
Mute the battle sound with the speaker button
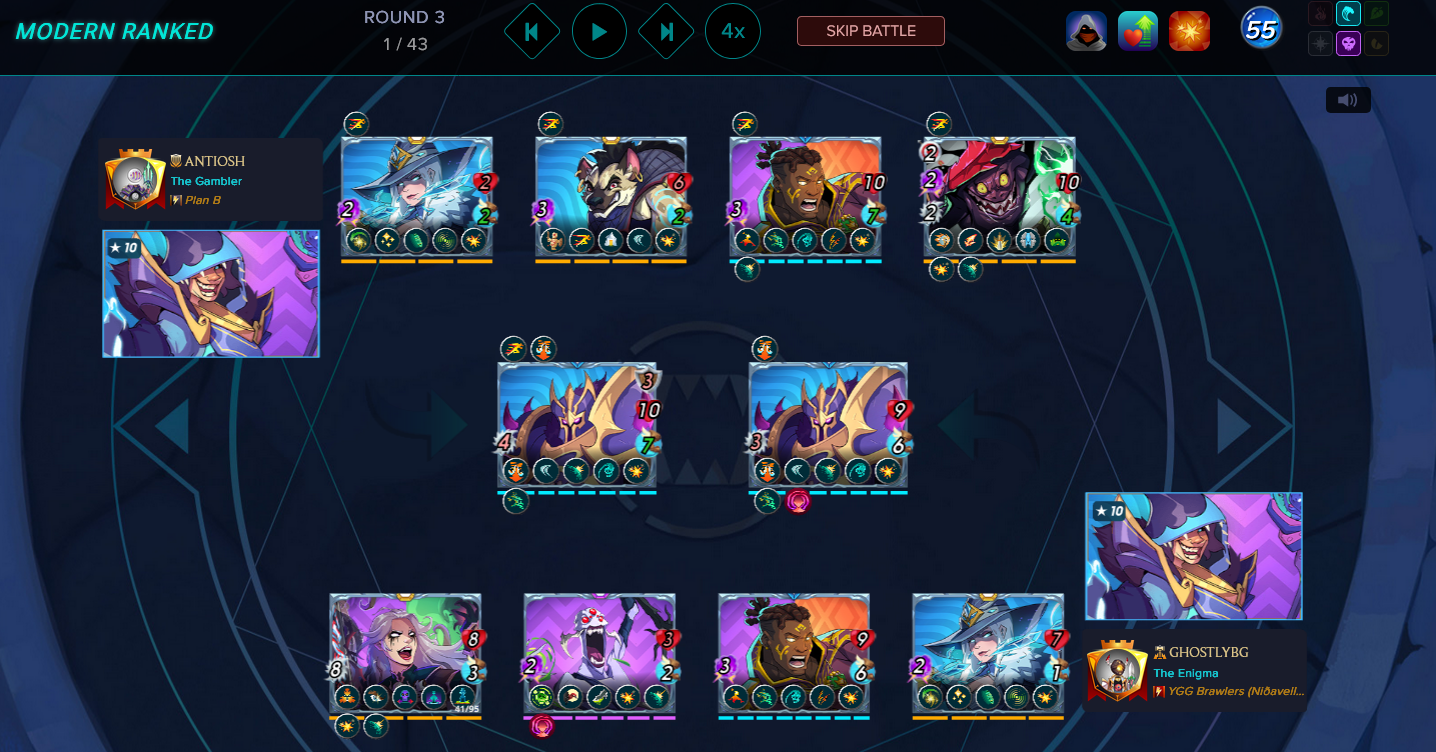(x=1348, y=100)
